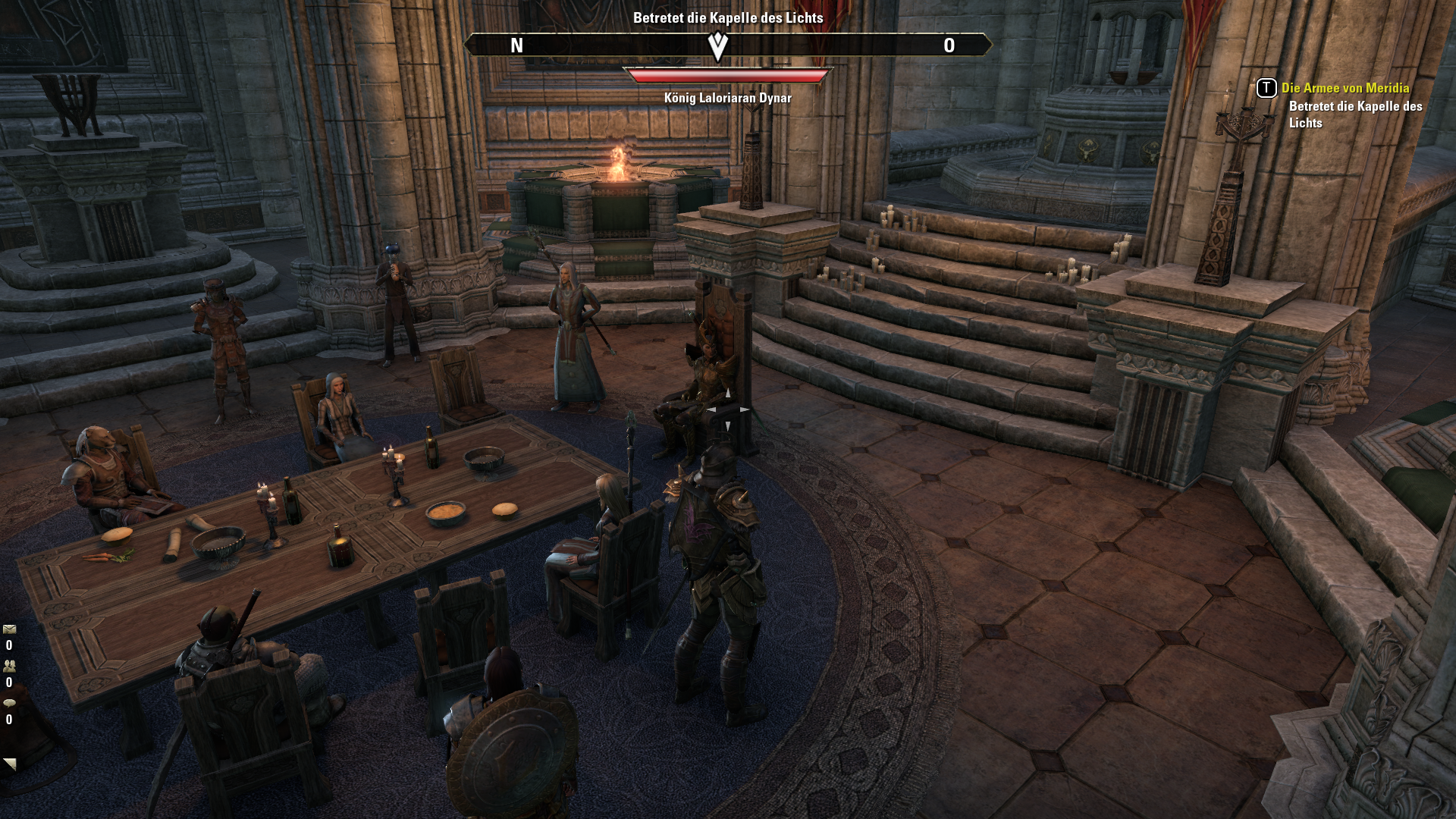Screen dimensions: 1456x819
Task: Click the chat speech bubble icon
Action: pyautogui.click(x=9, y=703)
